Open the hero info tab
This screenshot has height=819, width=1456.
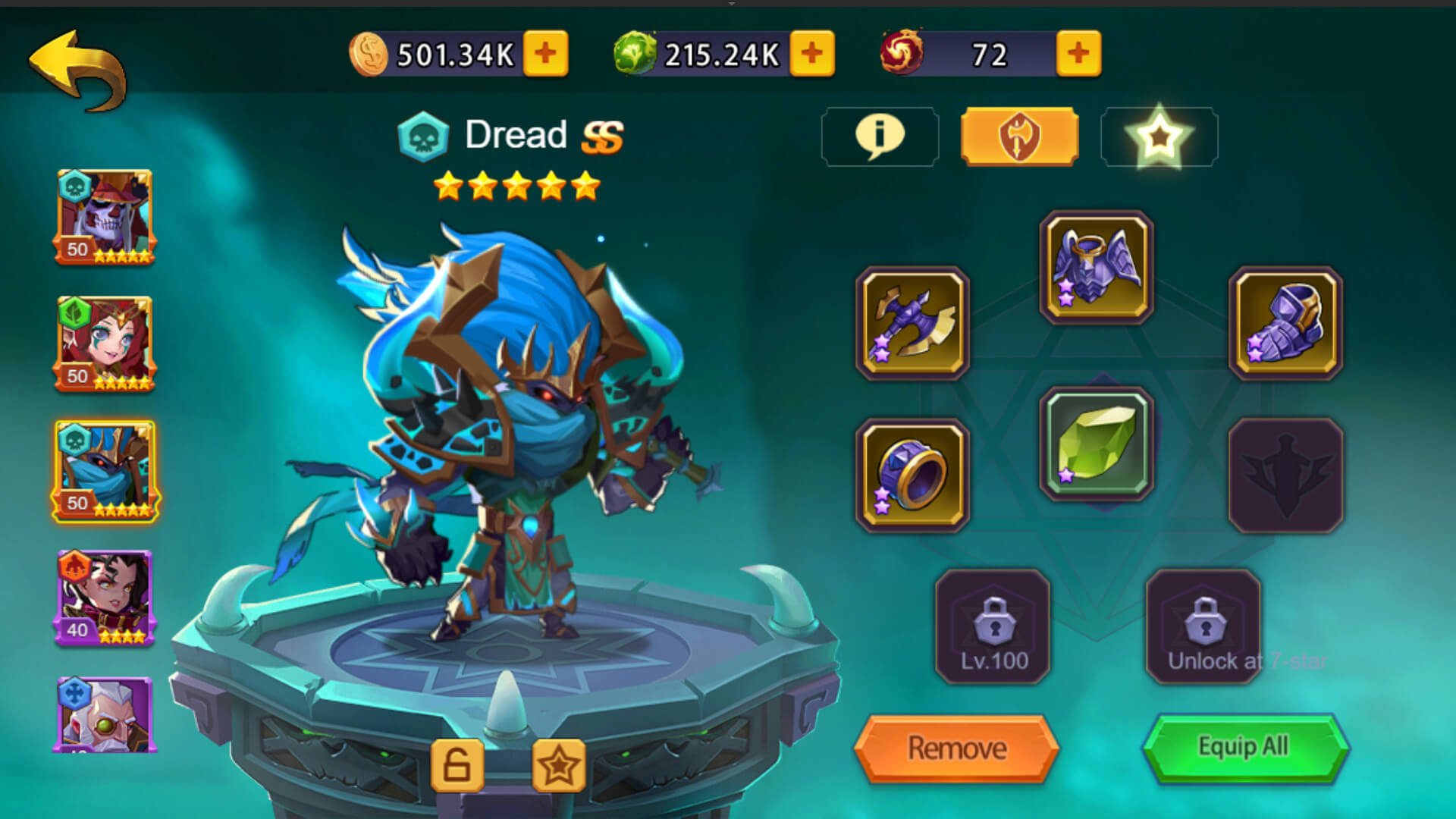click(x=880, y=136)
